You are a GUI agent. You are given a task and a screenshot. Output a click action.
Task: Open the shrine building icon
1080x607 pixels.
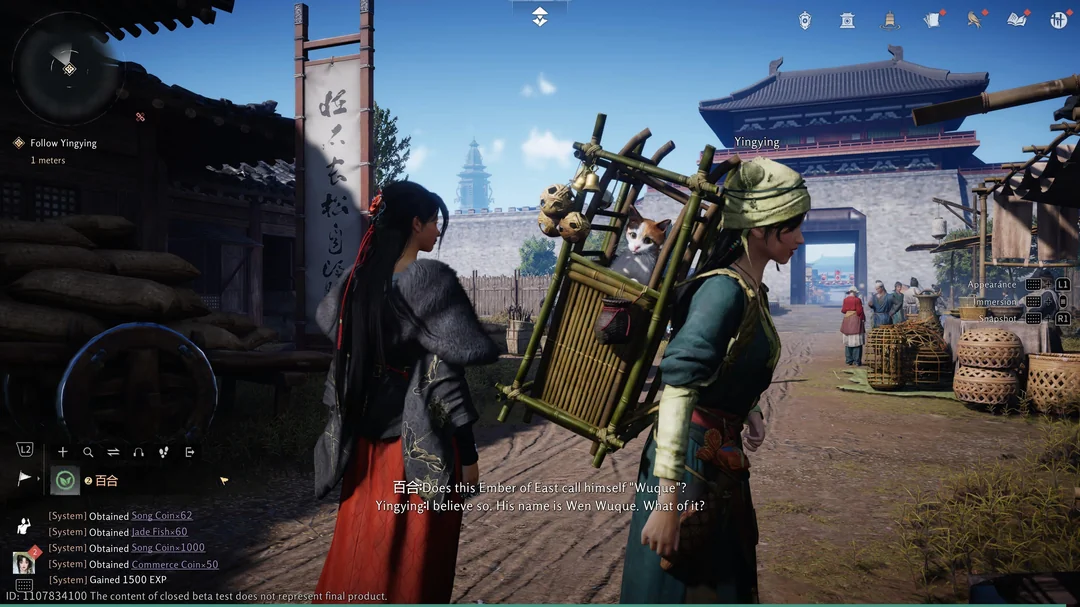[847, 20]
